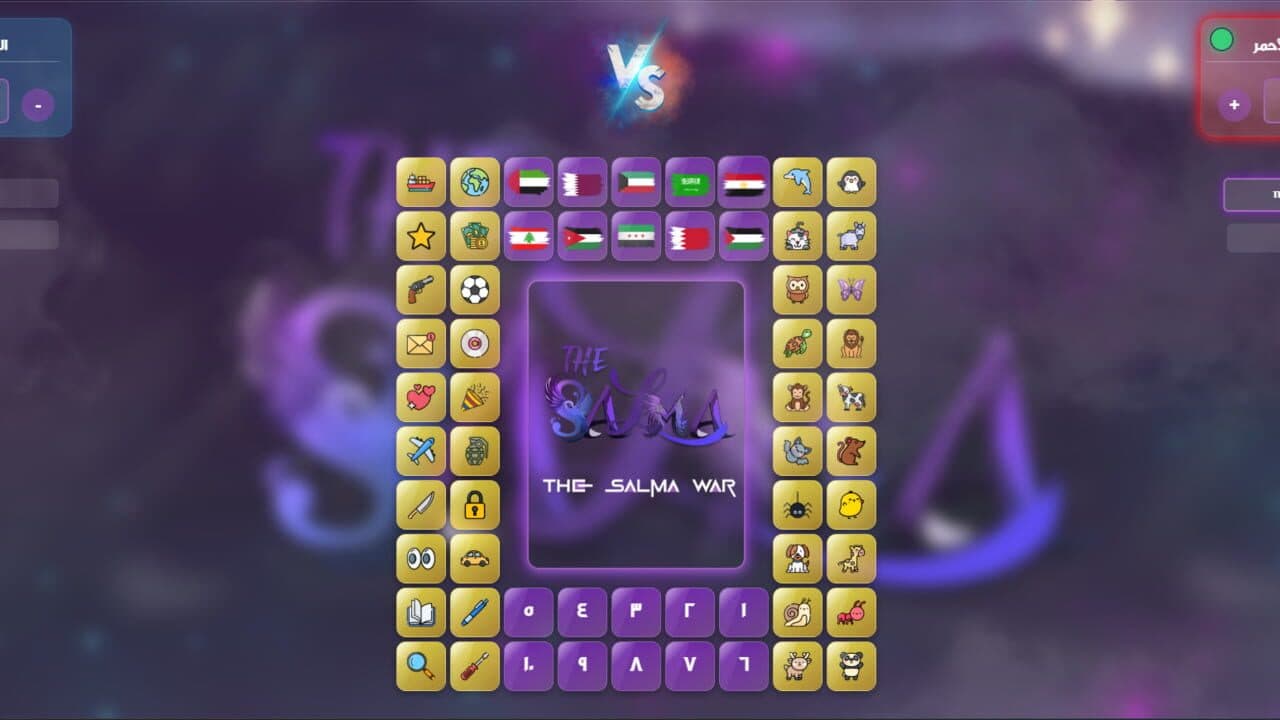Select the Arabic numeral five tile
This screenshot has height=720, width=1280.
528,612
